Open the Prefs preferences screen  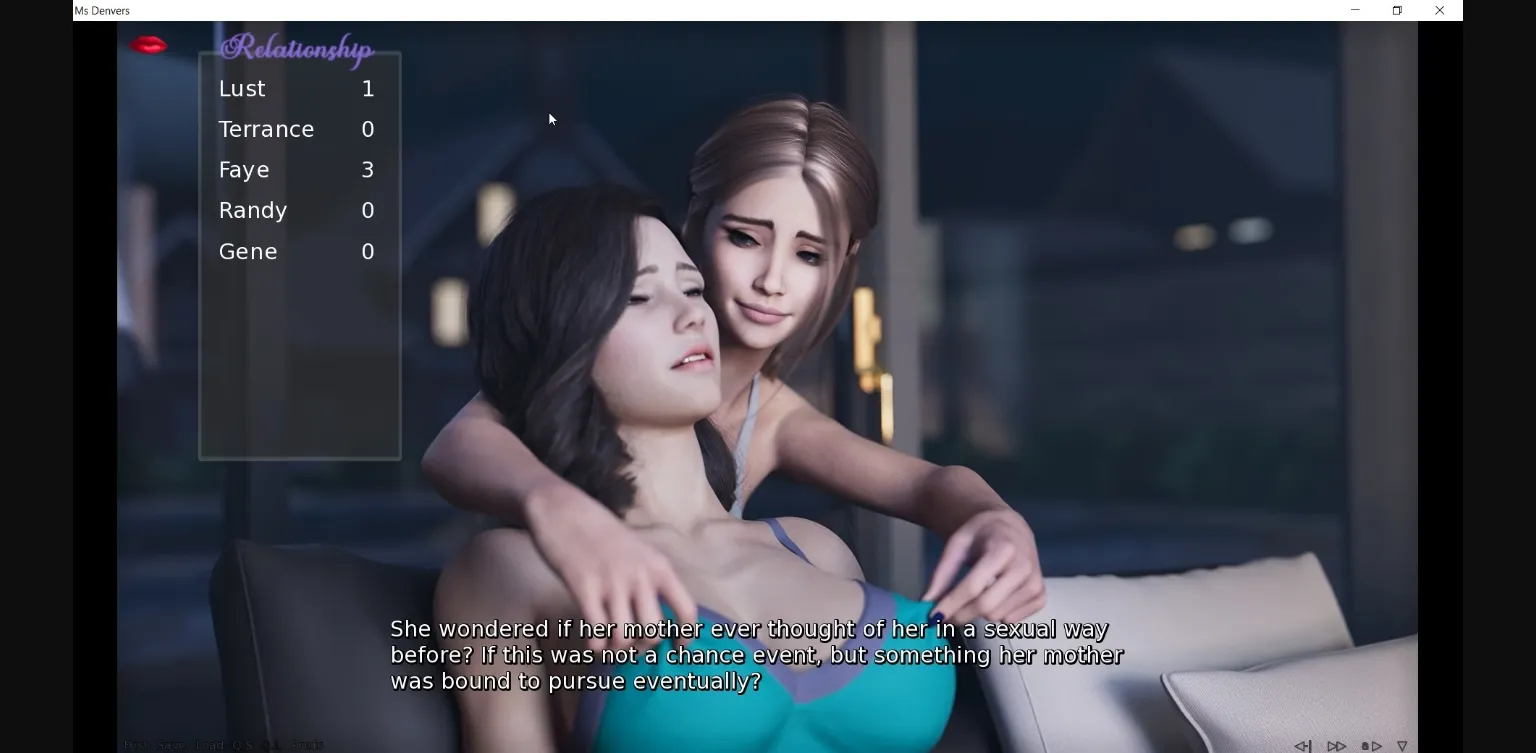(308, 744)
